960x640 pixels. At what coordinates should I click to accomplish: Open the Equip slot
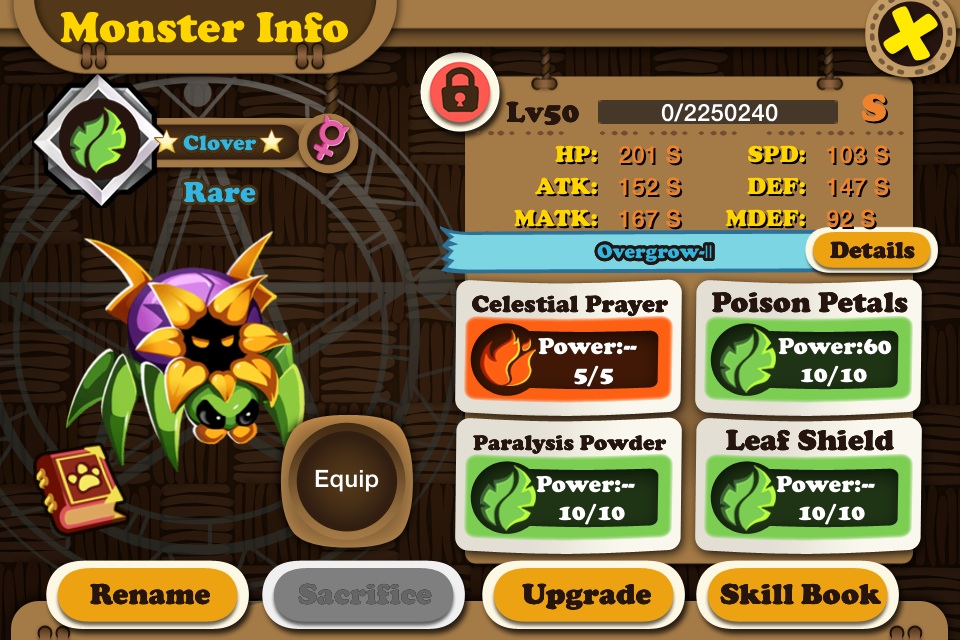(x=346, y=479)
